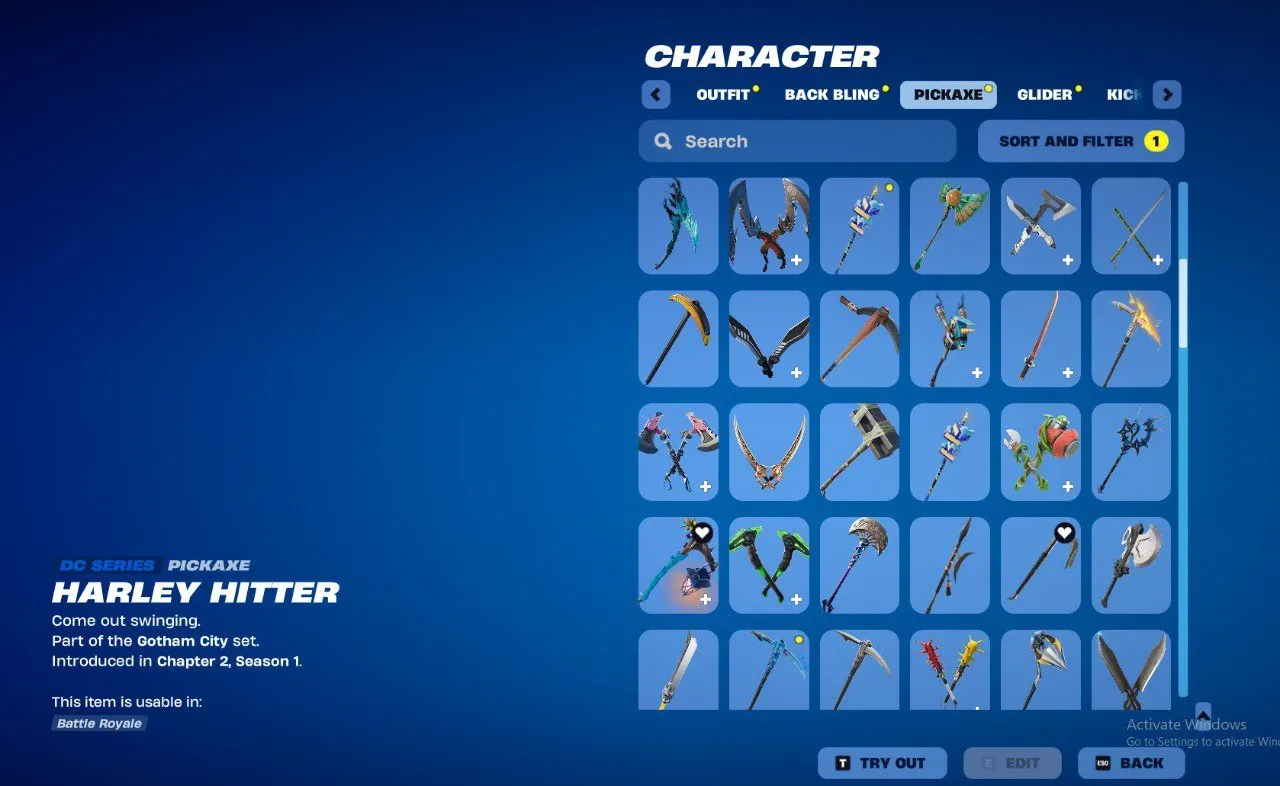Choose the crossed pink hammers pickaxe
This screenshot has height=786, width=1280.
[678, 451]
